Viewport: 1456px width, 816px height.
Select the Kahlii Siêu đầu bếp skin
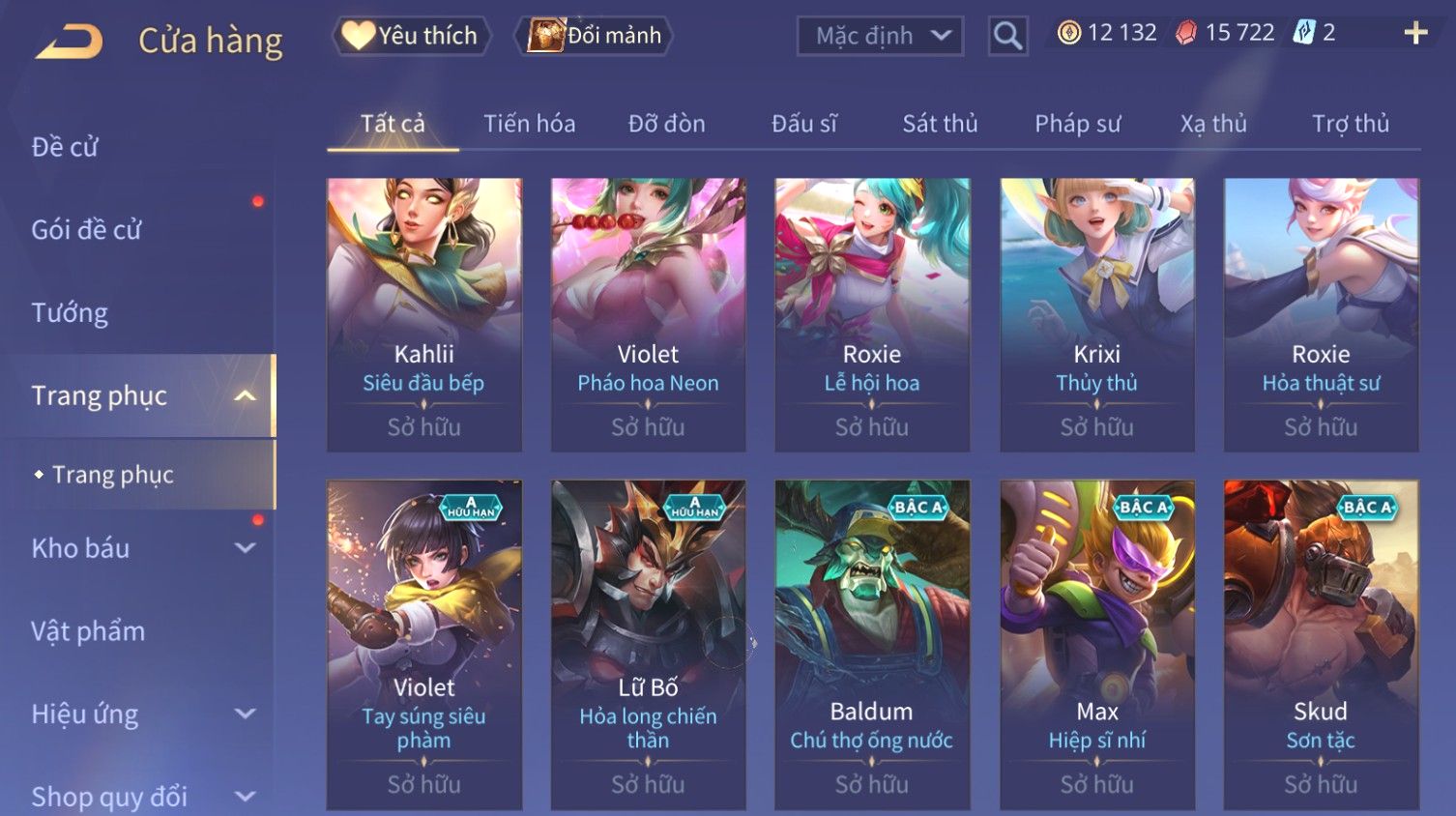[x=424, y=314]
